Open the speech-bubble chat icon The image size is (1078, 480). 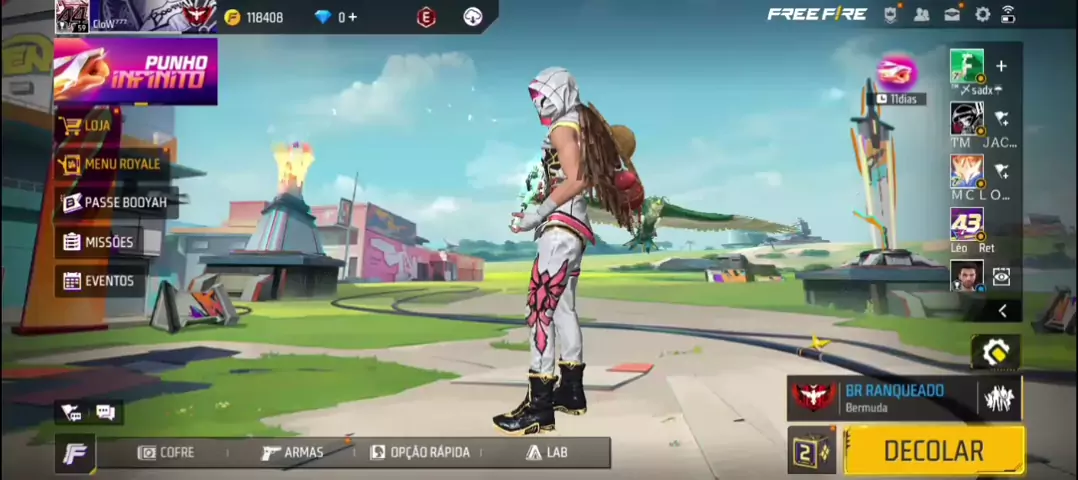pyautogui.click(x=105, y=412)
